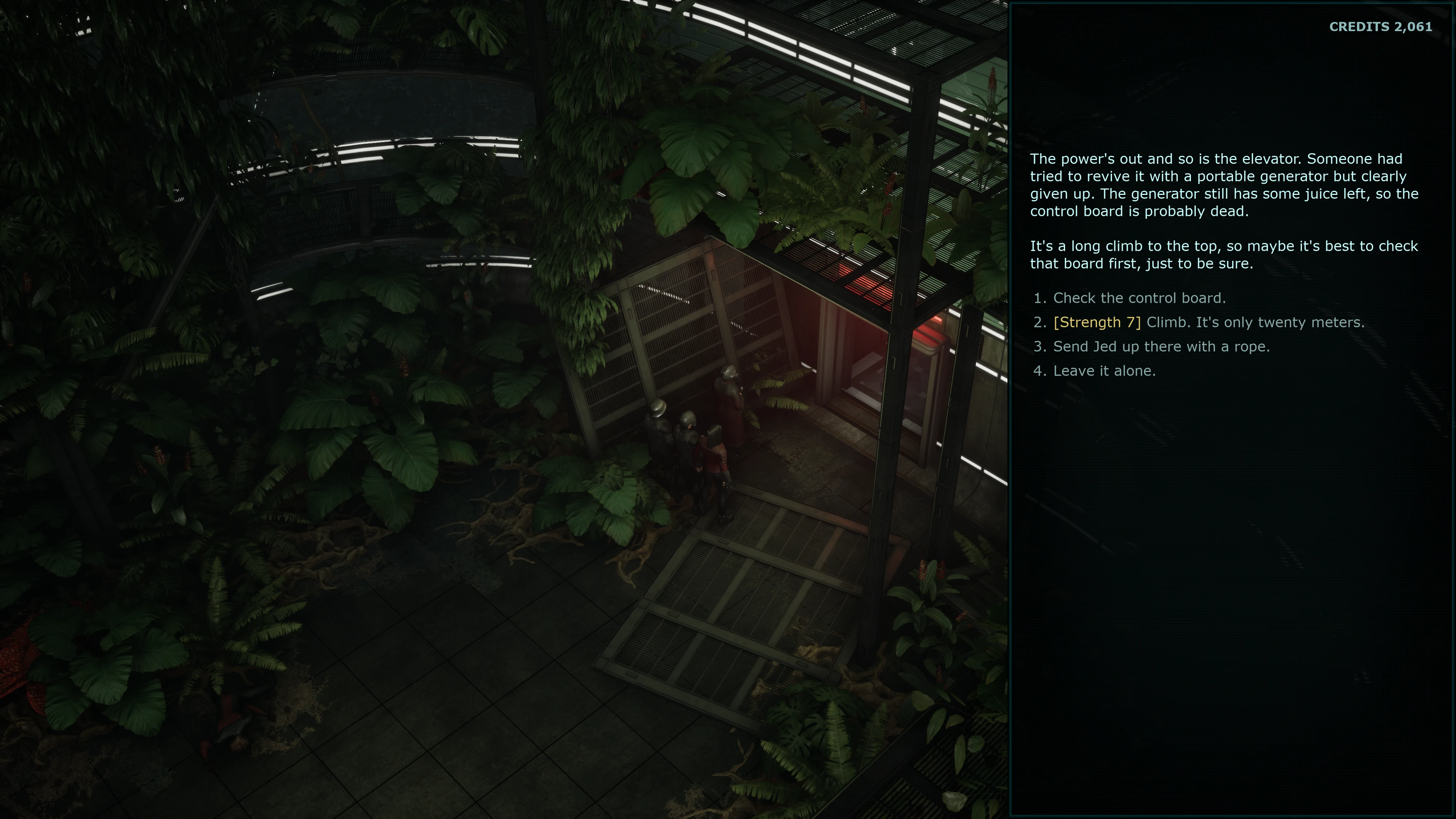Choose 'Check the control board' option

pyautogui.click(x=1139, y=298)
